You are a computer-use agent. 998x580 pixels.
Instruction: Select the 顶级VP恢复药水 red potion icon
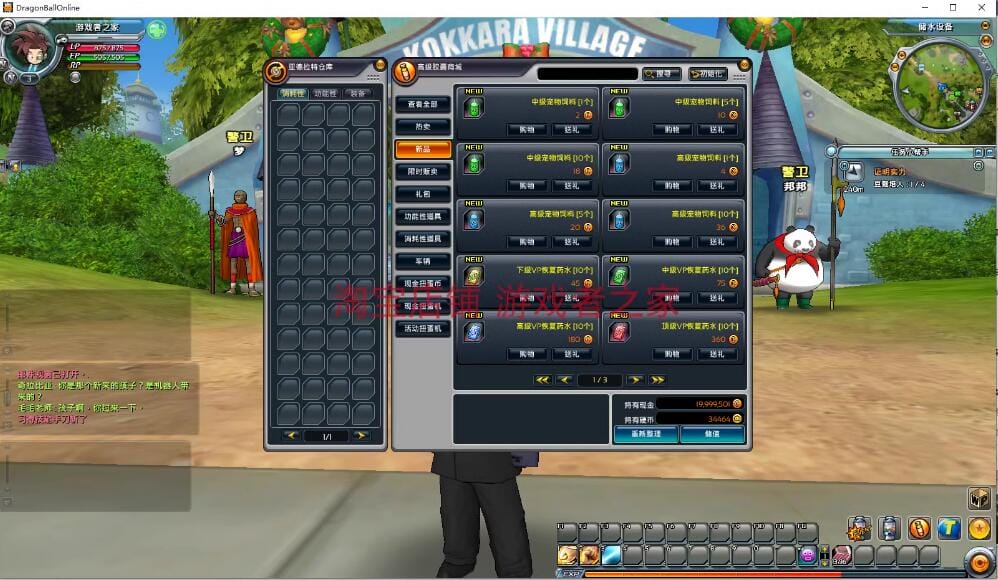coord(619,331)
